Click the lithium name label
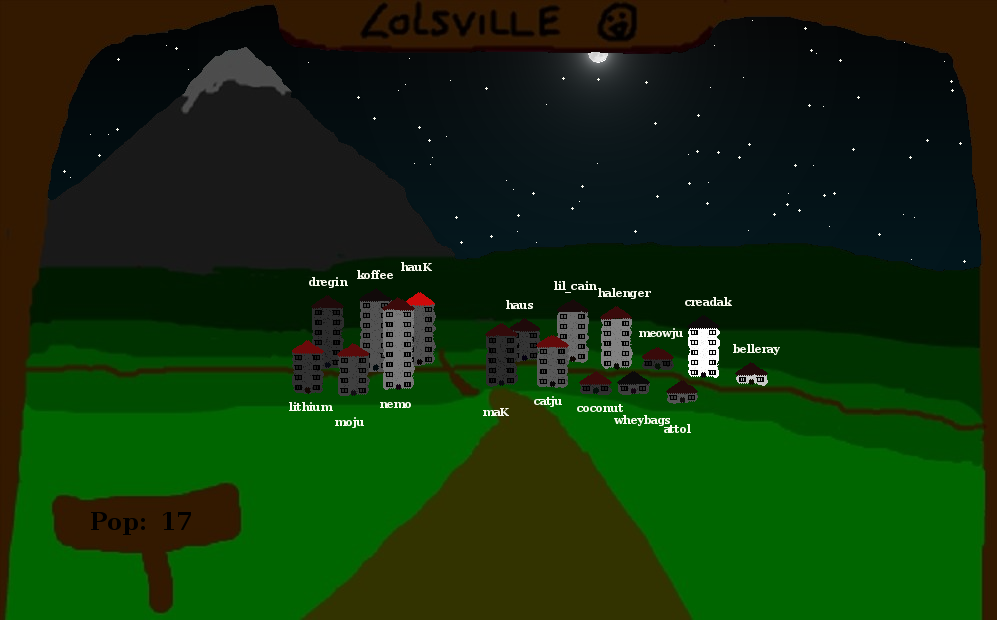 310,407
